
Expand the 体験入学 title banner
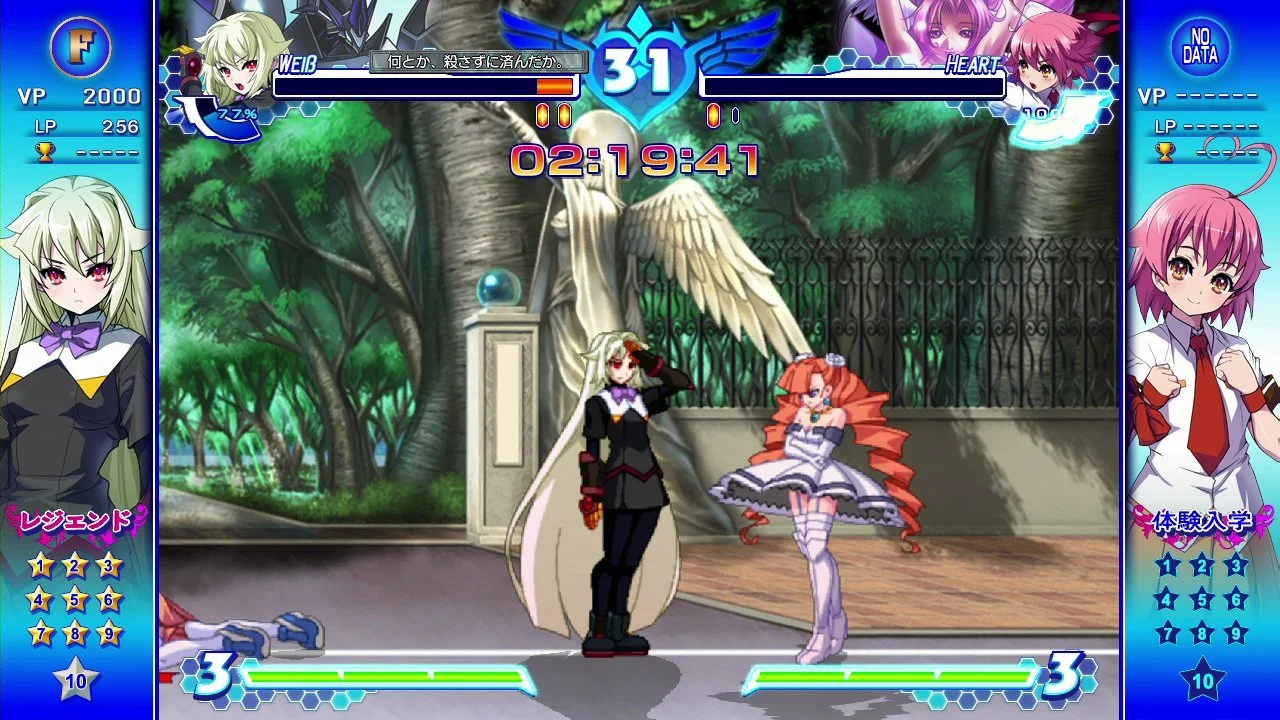pyautogui.click(x=1205, y=519)
